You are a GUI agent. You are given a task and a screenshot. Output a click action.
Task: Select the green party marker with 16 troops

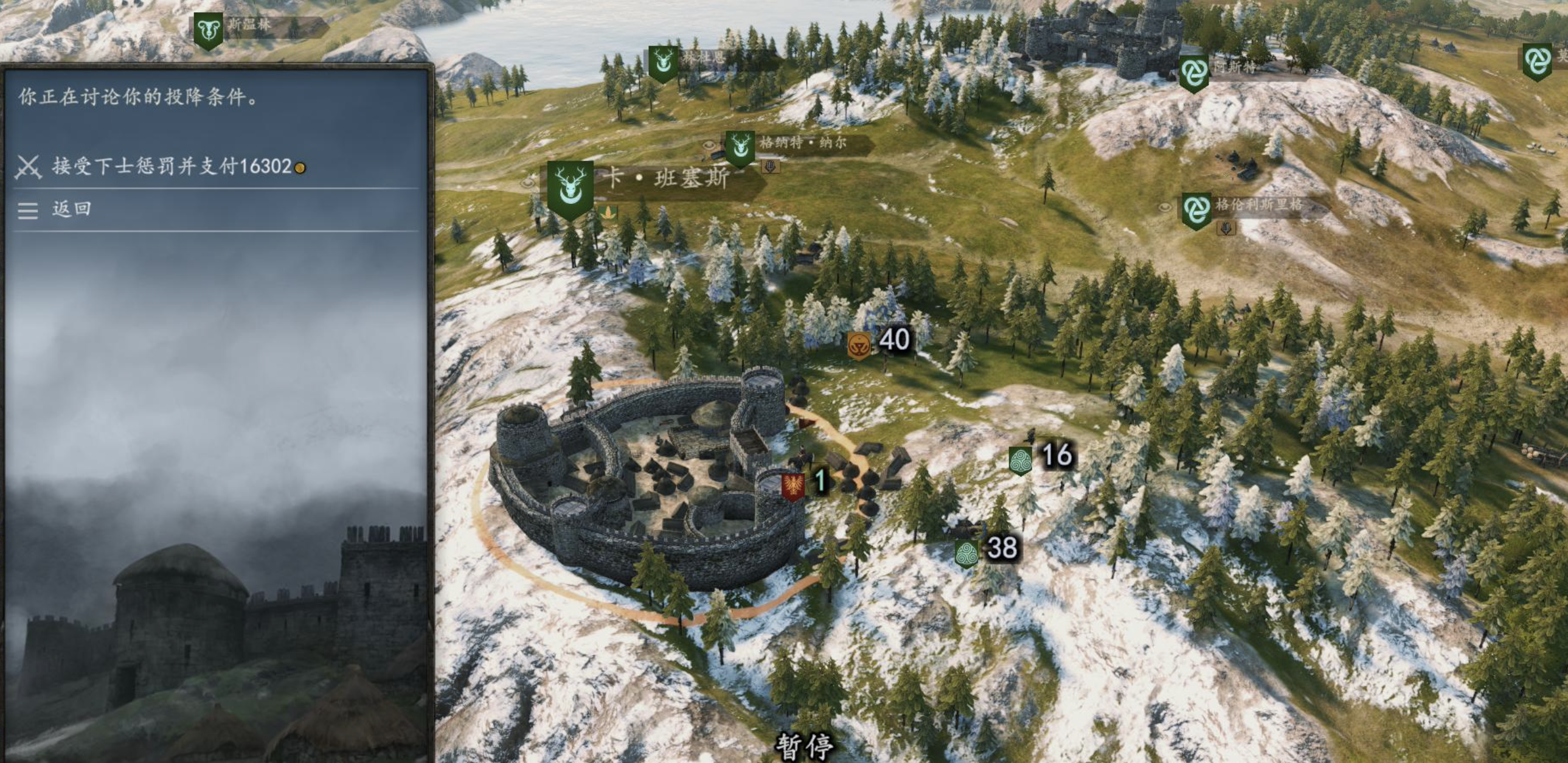pos(1019,460)
